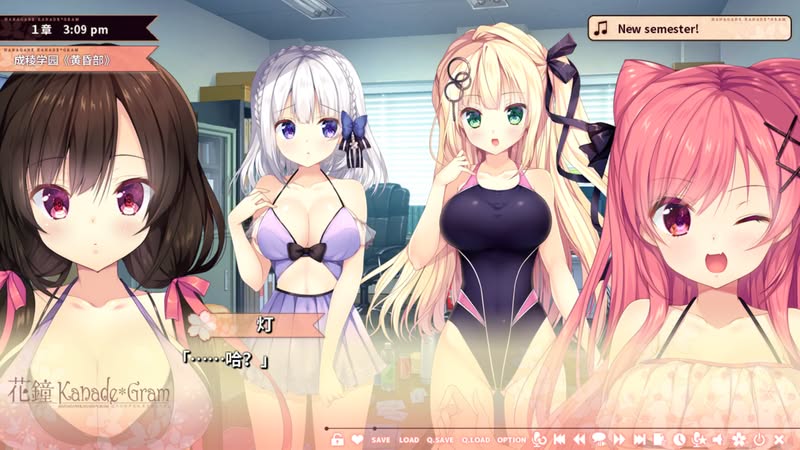Screen dimensions: 800x450
Task: Quick load with Q.LOAD
Action: click(474, 440)
